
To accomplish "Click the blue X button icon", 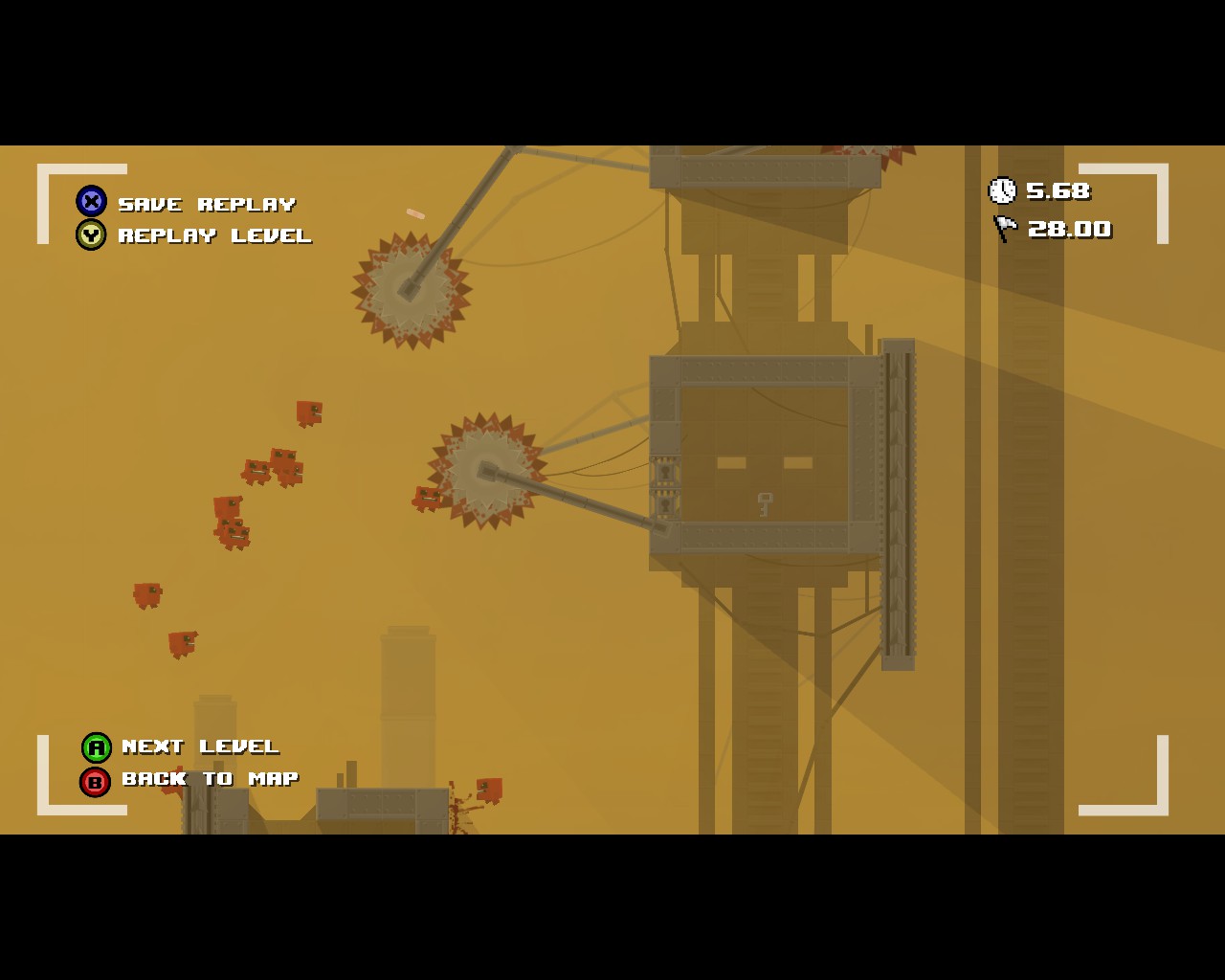I will [90, 201].
